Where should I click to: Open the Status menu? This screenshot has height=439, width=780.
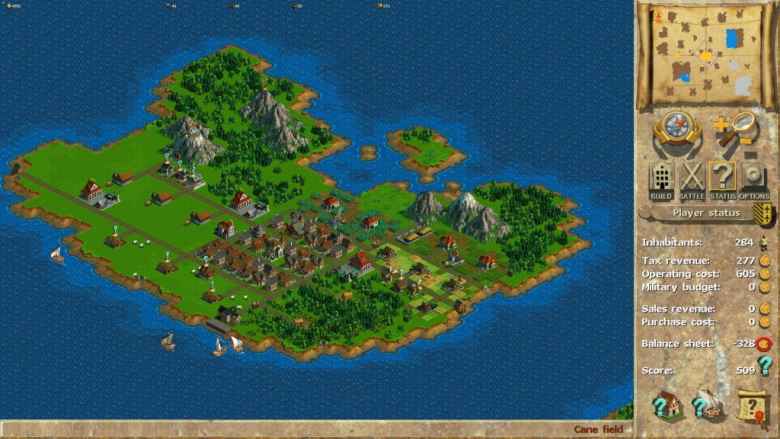pyautogui.click(x=722, y=181)
